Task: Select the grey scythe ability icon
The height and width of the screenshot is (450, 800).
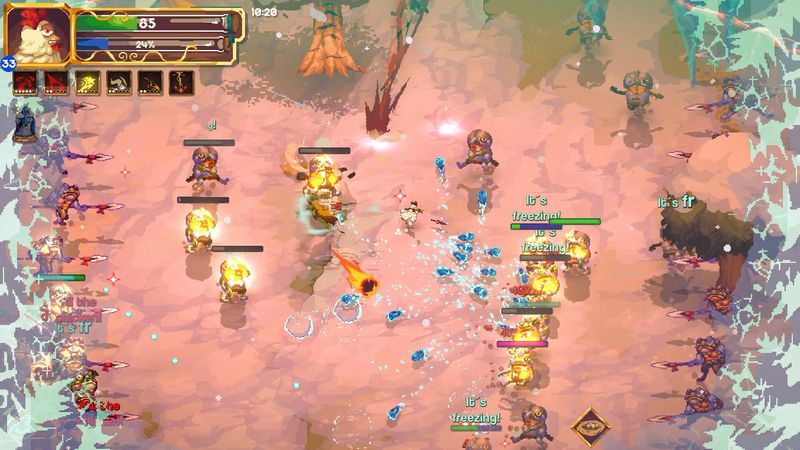Action: (x=120, y=82)
